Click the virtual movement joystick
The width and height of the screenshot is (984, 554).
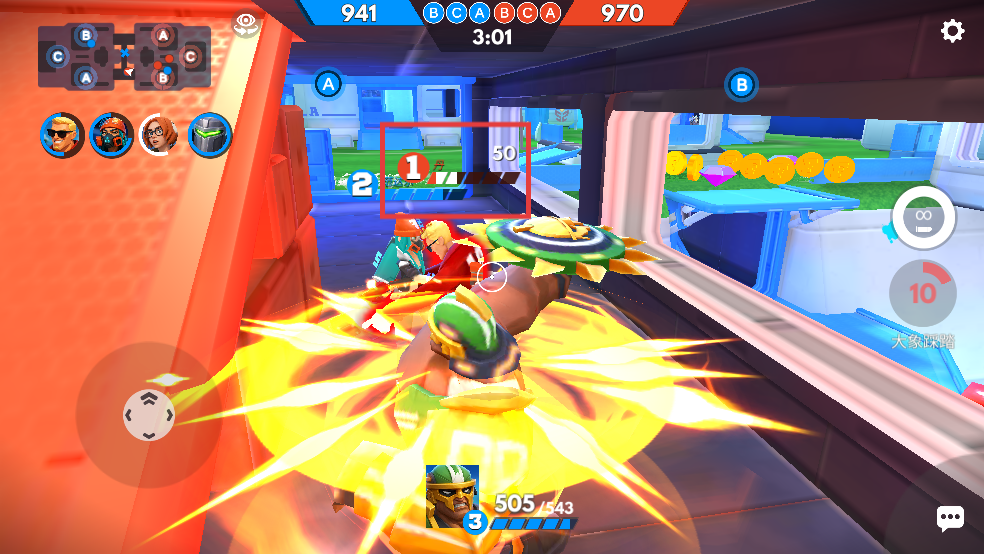coord(148,414)
